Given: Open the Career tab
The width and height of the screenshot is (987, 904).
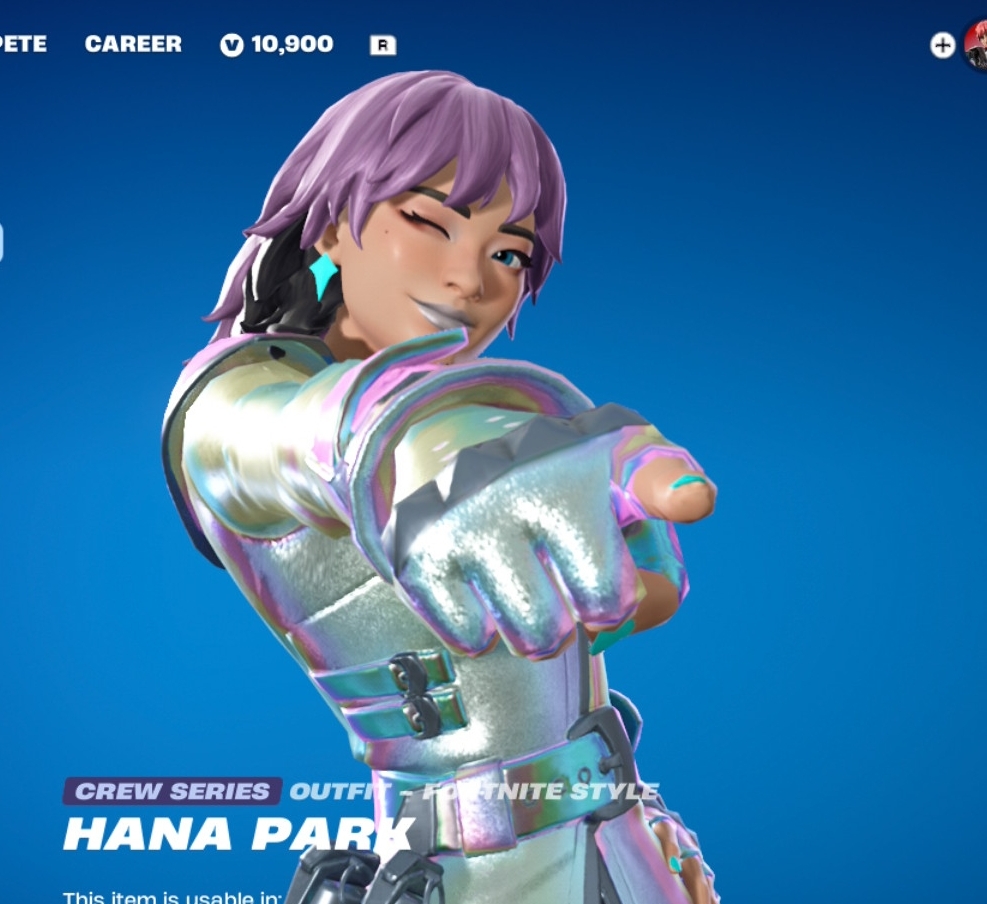Looking at the screenshot, I should [x=133, y=44].
